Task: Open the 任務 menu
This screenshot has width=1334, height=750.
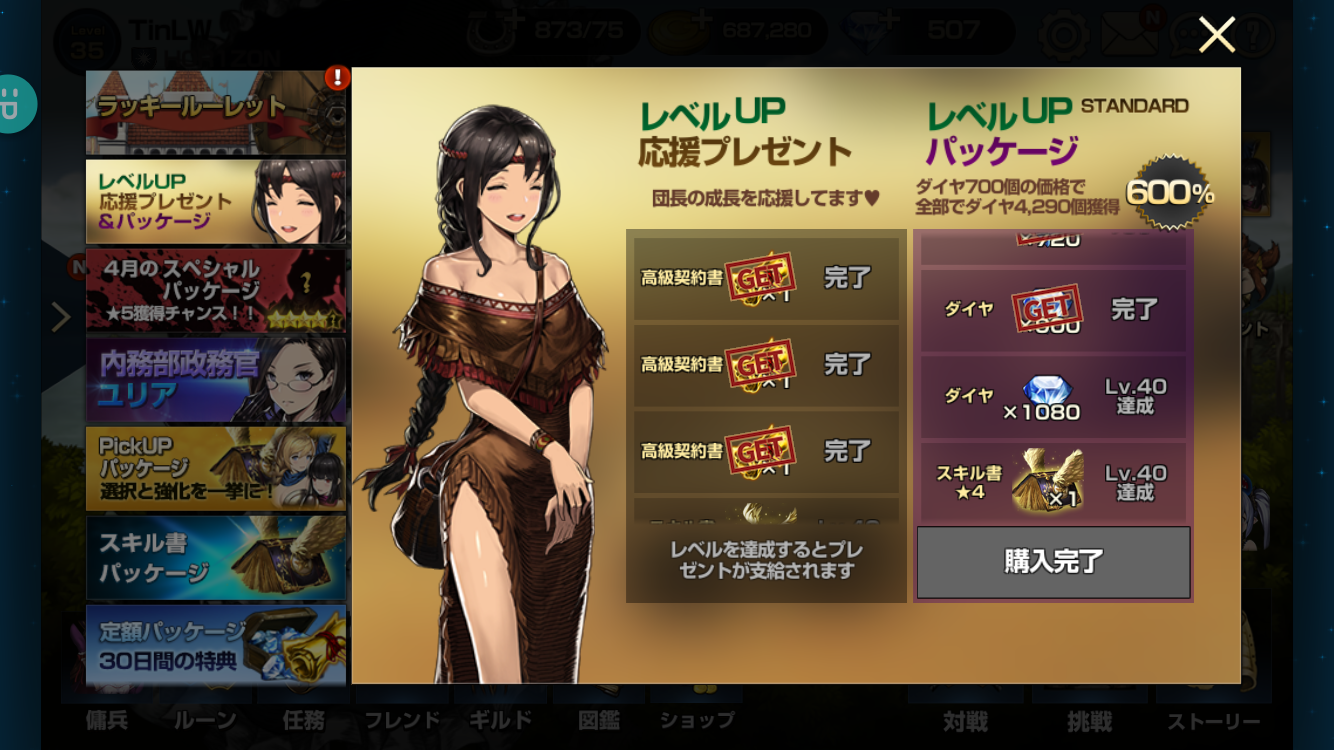Action: pyautogui.click(x=304, y=720)
